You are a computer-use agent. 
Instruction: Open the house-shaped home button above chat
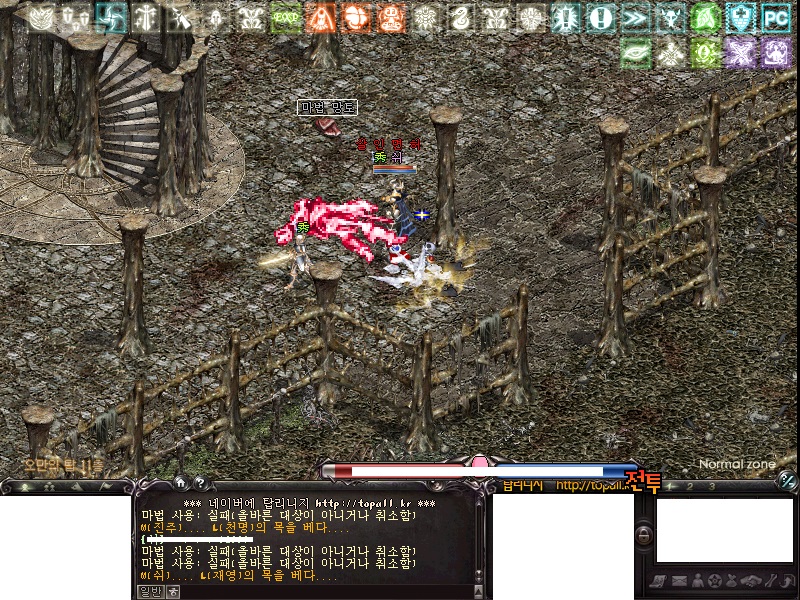pyautogui.click(x=181, y=481)
